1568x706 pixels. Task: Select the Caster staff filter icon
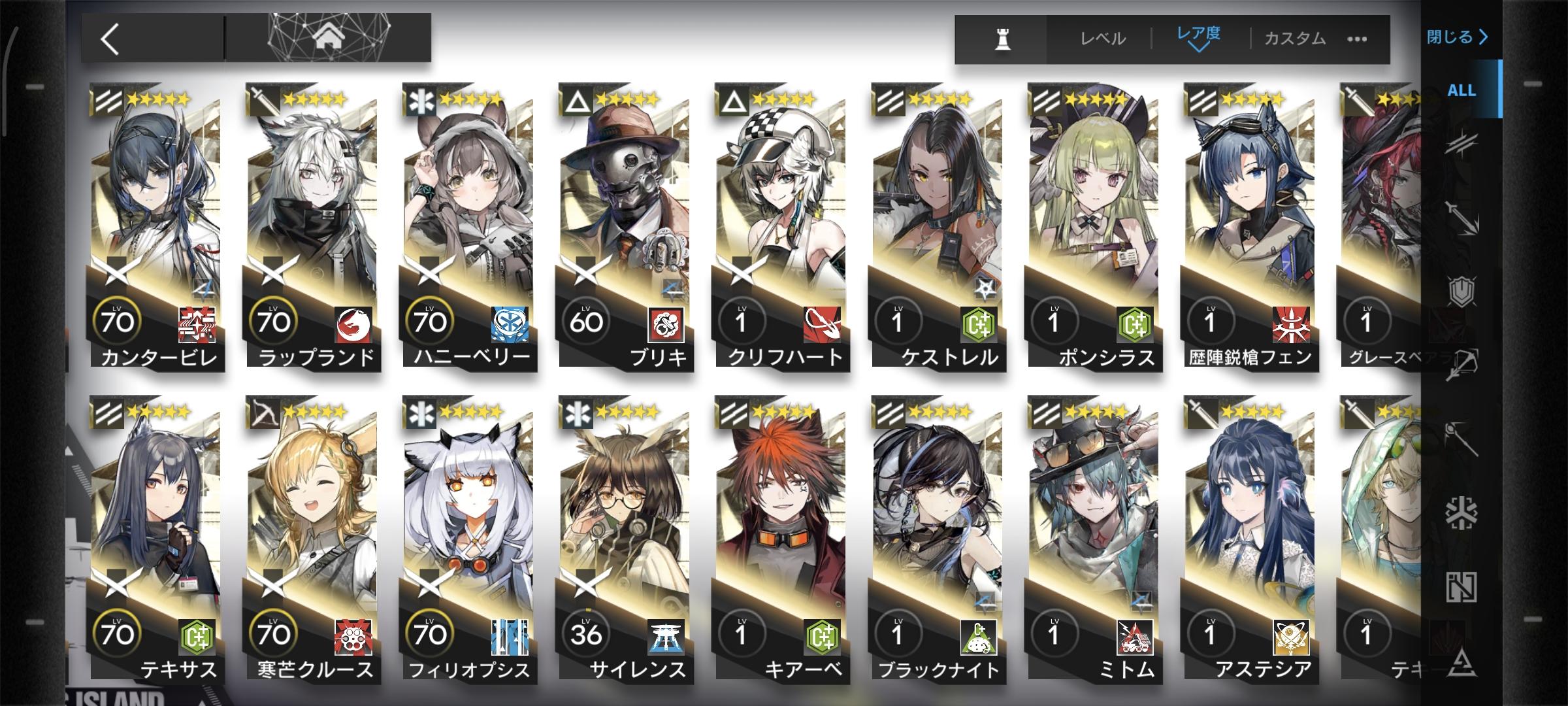click(x=1463, y=439)
